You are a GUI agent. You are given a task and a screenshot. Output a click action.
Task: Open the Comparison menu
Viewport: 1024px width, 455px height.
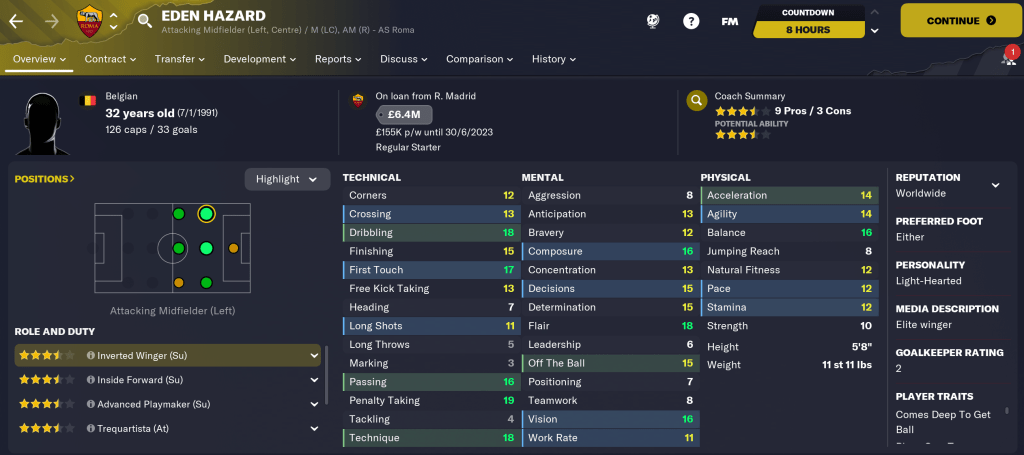[479, 59]
